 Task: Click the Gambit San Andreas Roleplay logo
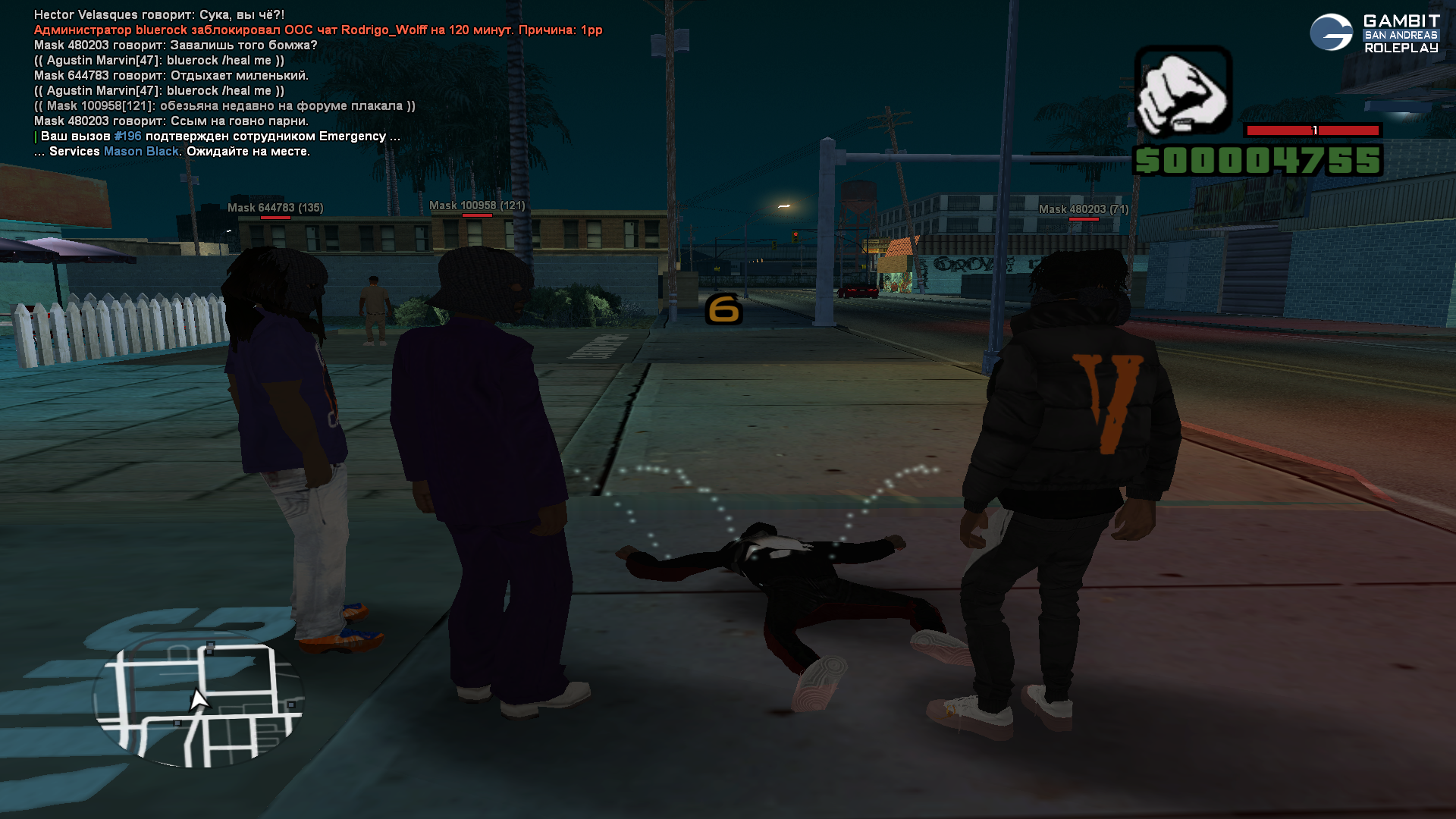point(1374,33)
